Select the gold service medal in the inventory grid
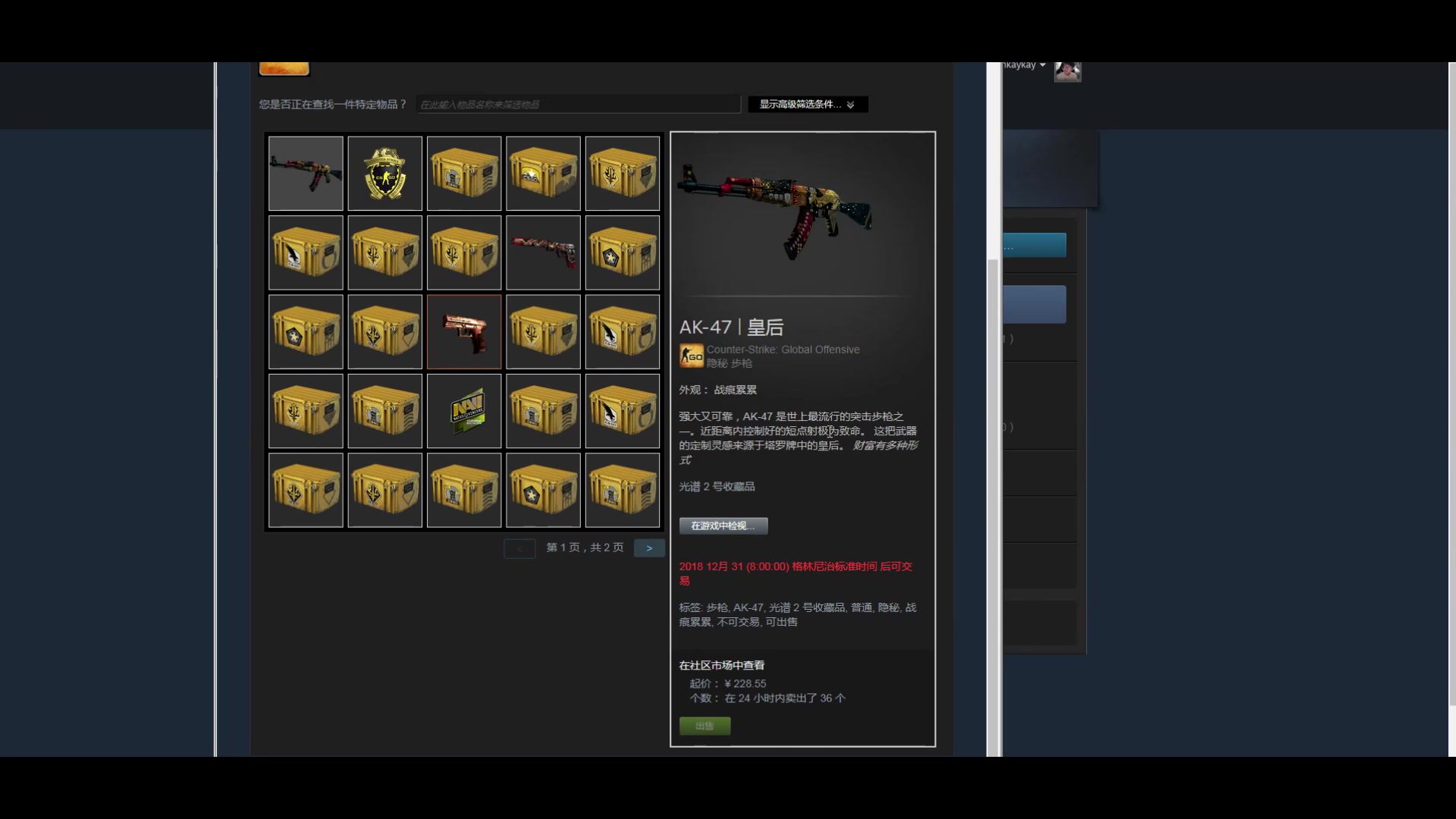1456x819 pixels. tap(384, 174)
